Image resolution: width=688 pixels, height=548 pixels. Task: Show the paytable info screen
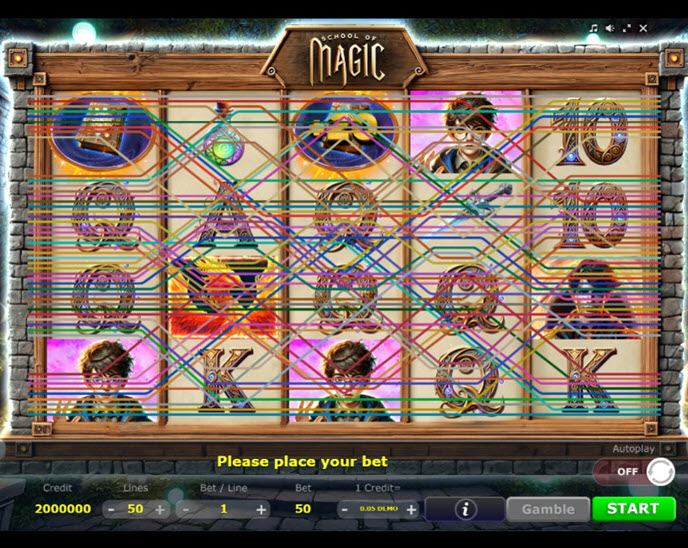pos(465,509)
